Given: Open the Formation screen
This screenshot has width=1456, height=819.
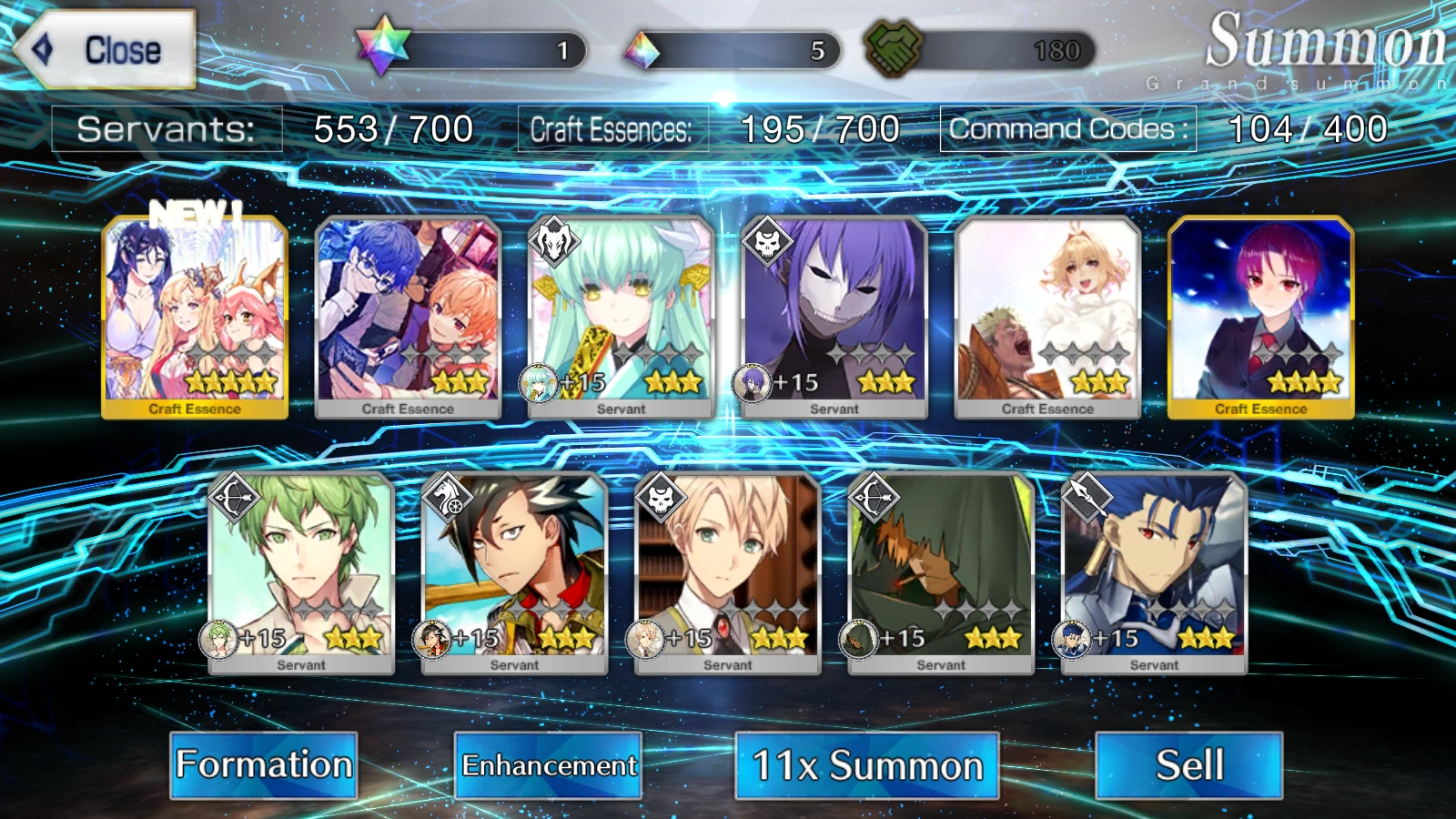Looking at the screenshot, I should coord(264,765).
